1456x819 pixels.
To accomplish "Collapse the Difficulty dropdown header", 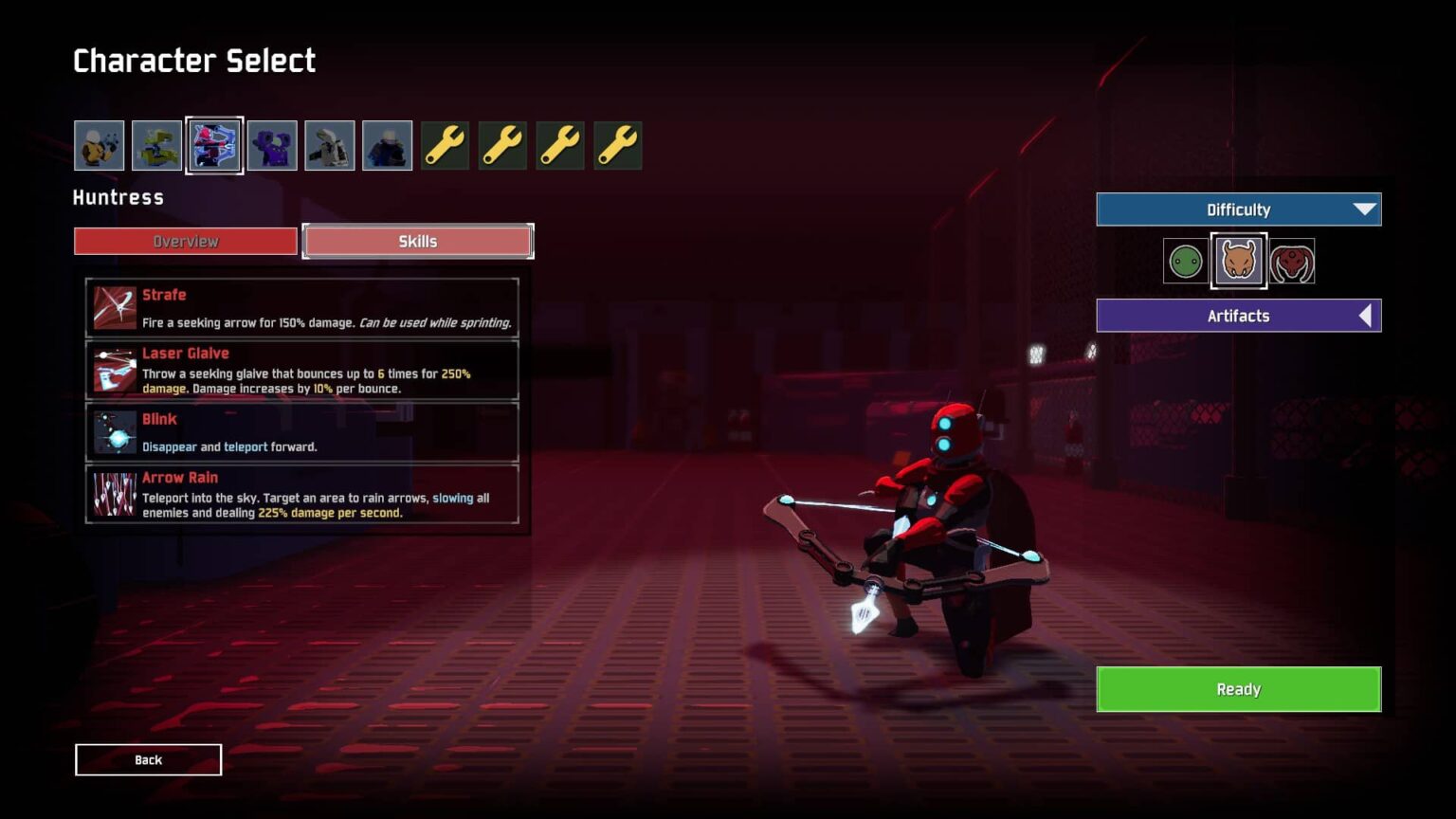I will [x=1238, y=209].
